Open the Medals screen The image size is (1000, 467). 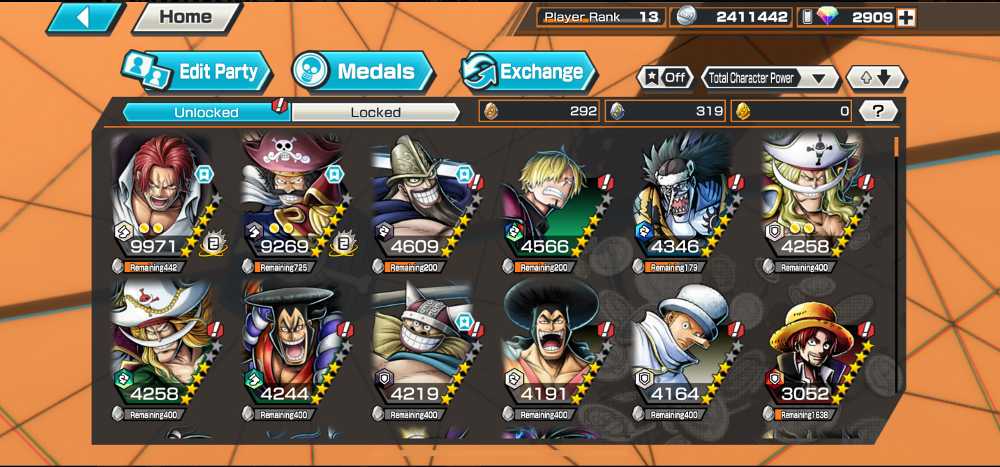point(363,72)
